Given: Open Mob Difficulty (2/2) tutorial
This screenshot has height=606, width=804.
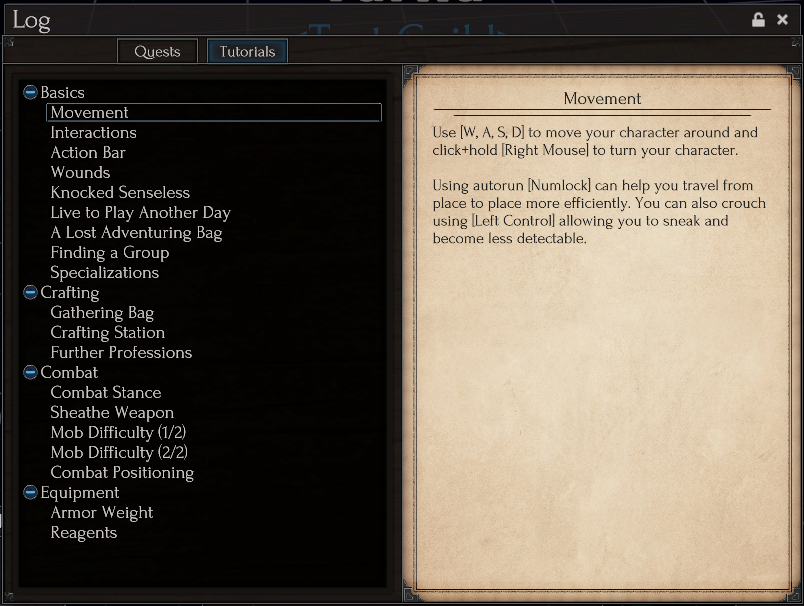Looking at the screenshot, I should (118, 452).
